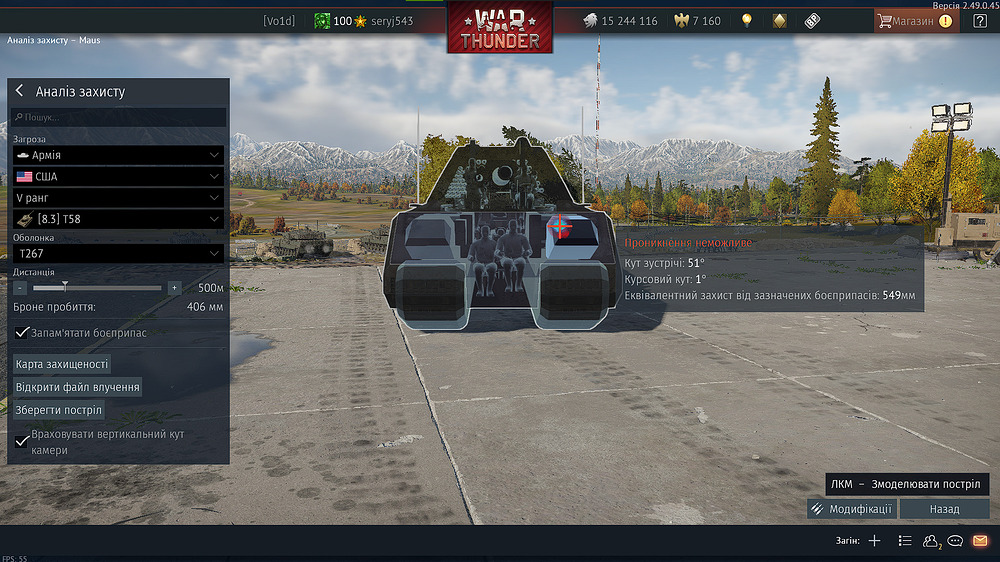Click the Назад button
The height and width of the screenshot is (562, 1000).
tap(944, 509)
